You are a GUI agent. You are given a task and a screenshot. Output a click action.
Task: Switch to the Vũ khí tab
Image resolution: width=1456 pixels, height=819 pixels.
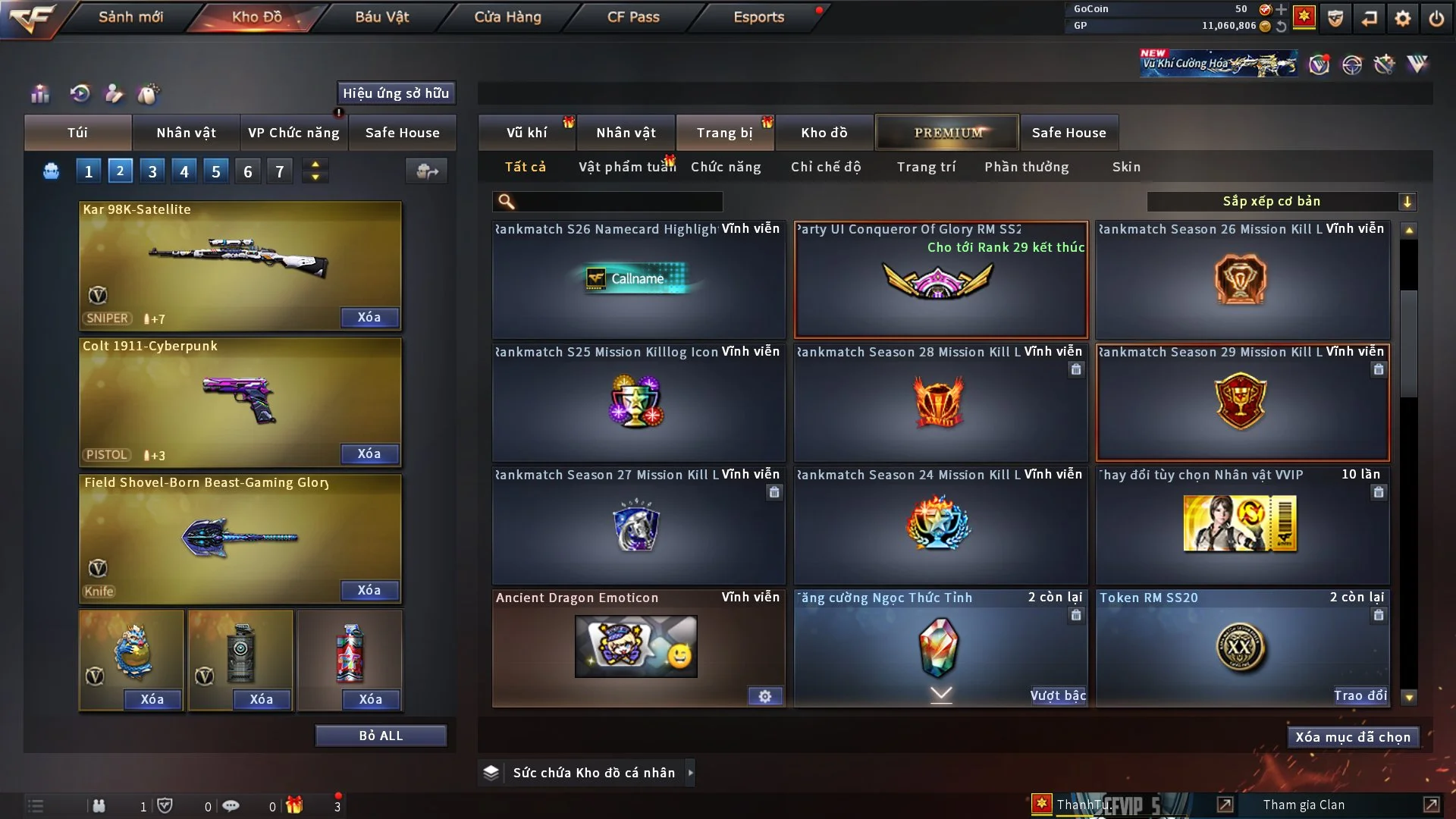pyautogui.click(x=526, y=133)
